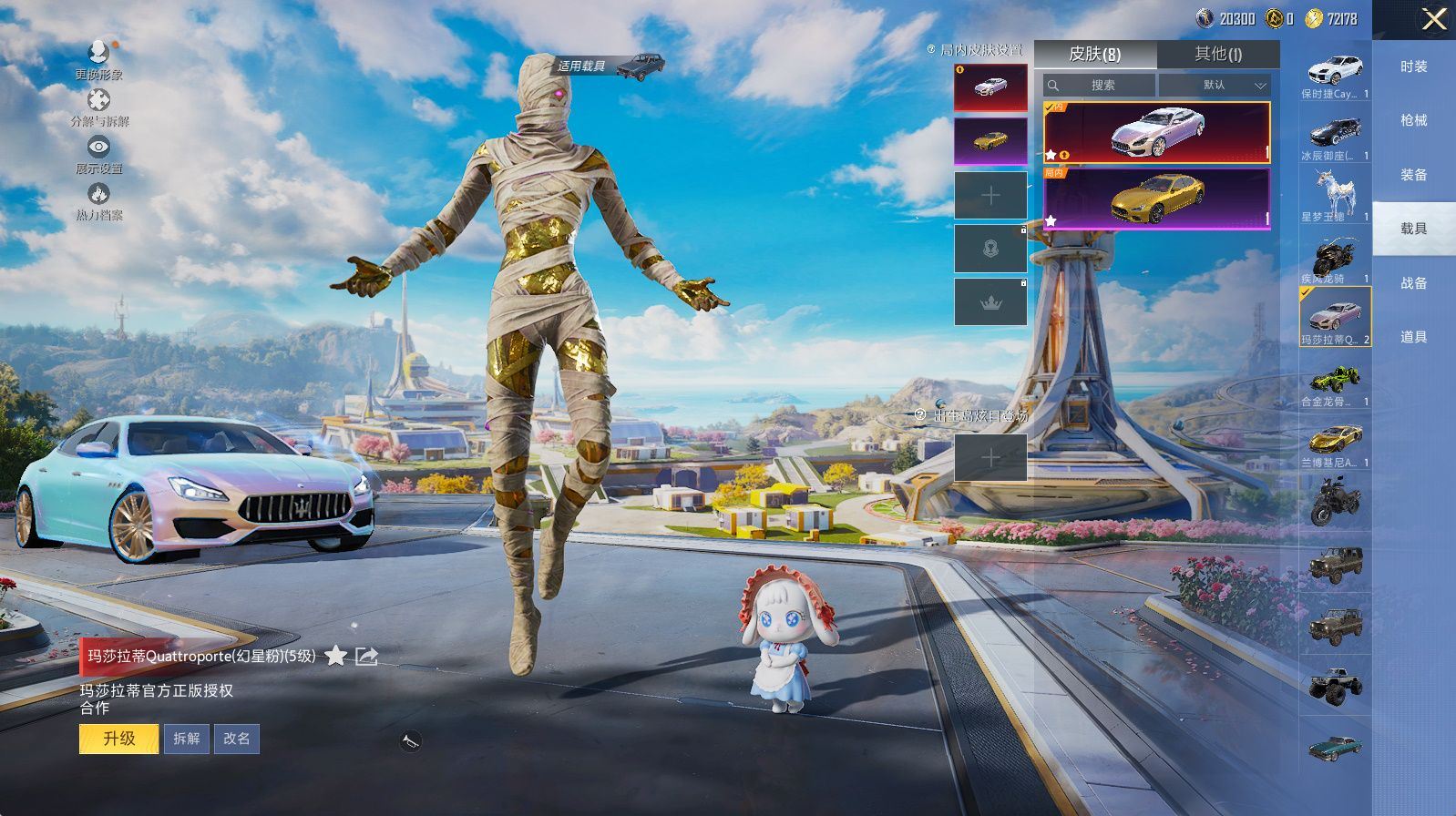This screenshot has height=816, width=1456.
Task: Pick the 兰博基尼 gold car thumbnail
Action: (1335, 444)
